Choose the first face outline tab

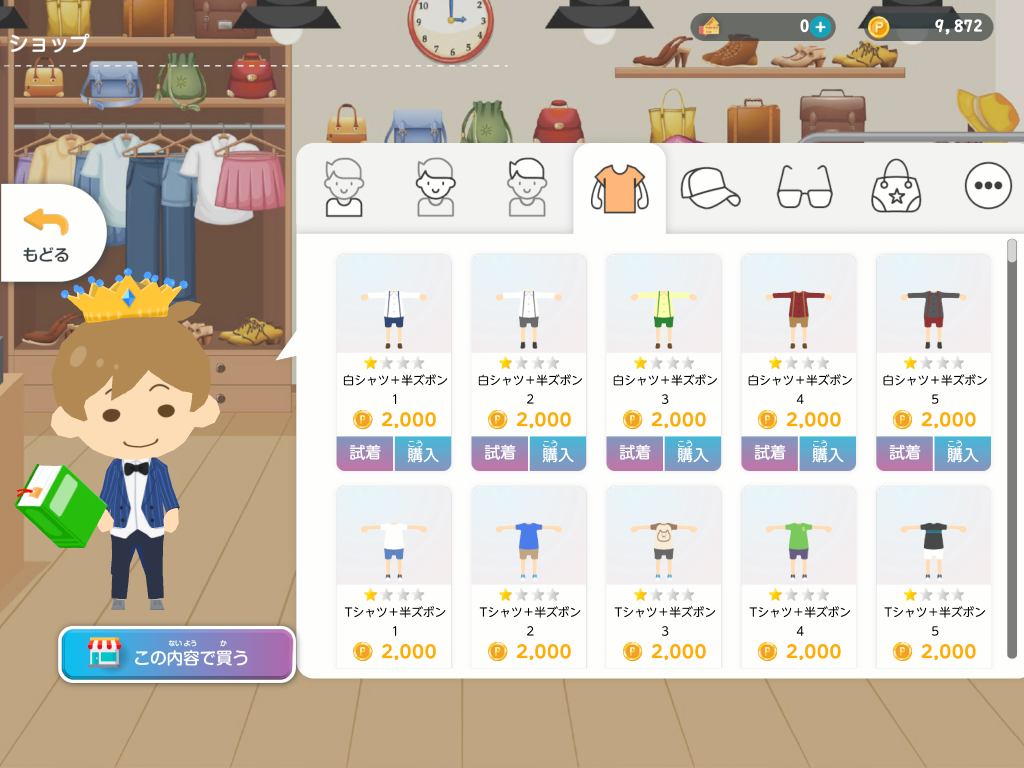point(343,187)
